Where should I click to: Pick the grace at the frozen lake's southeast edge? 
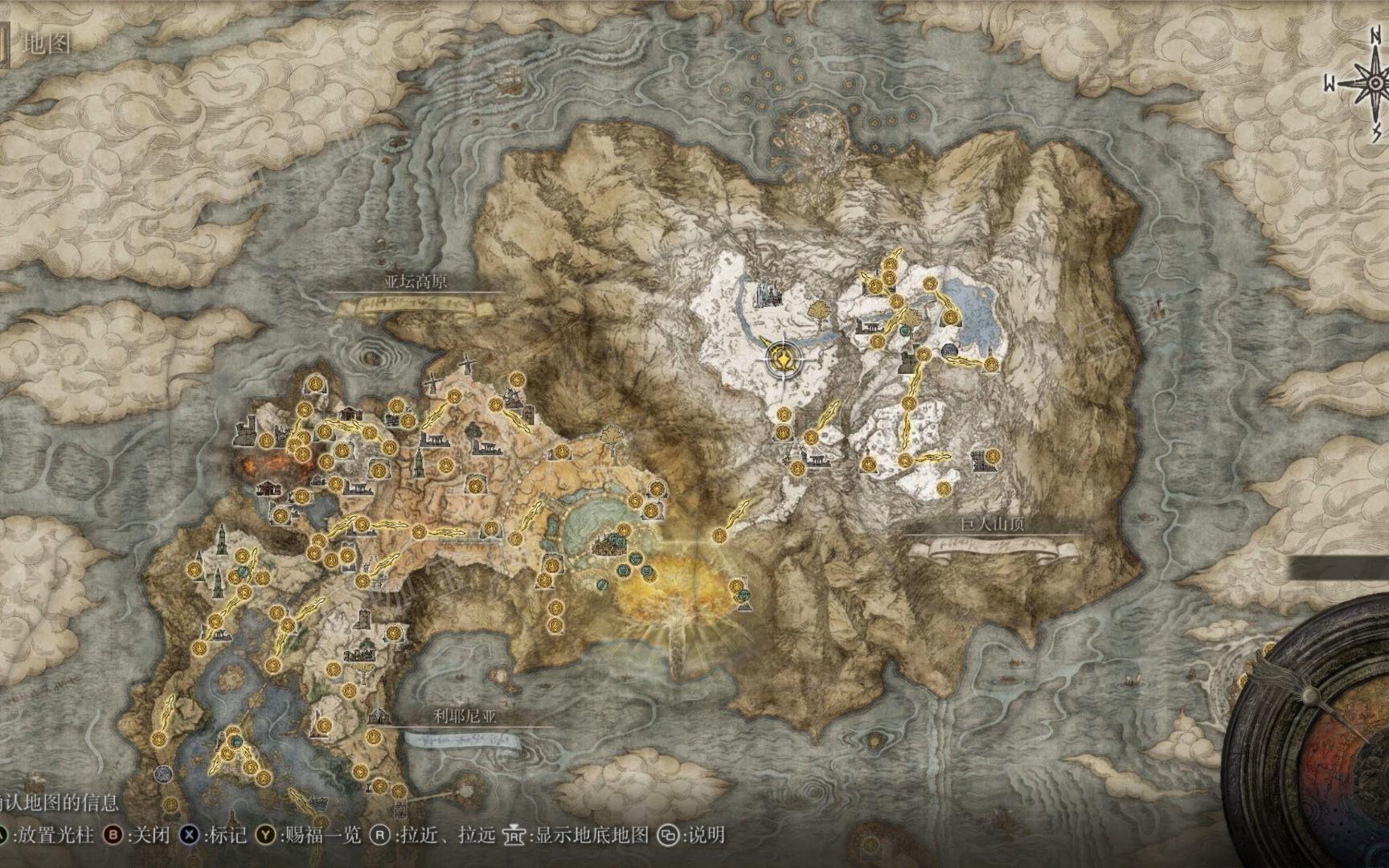point(990,366)
